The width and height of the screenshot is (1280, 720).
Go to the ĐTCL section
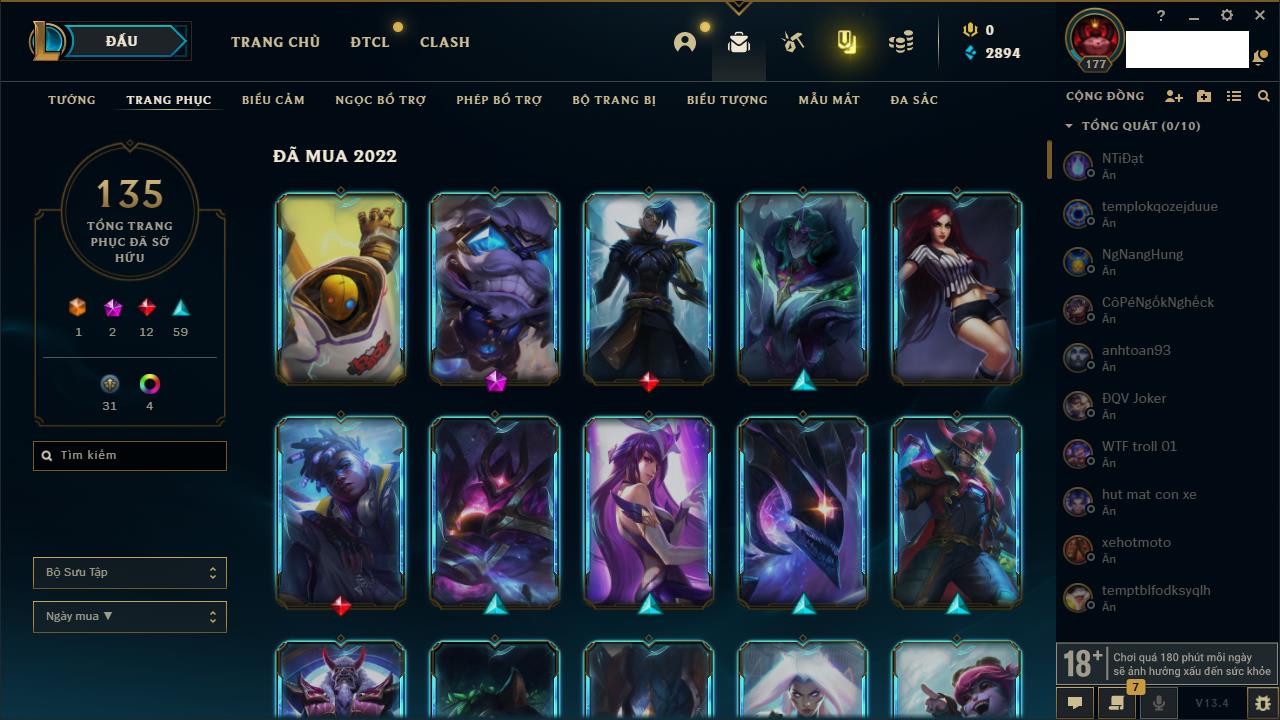[368, 42]
